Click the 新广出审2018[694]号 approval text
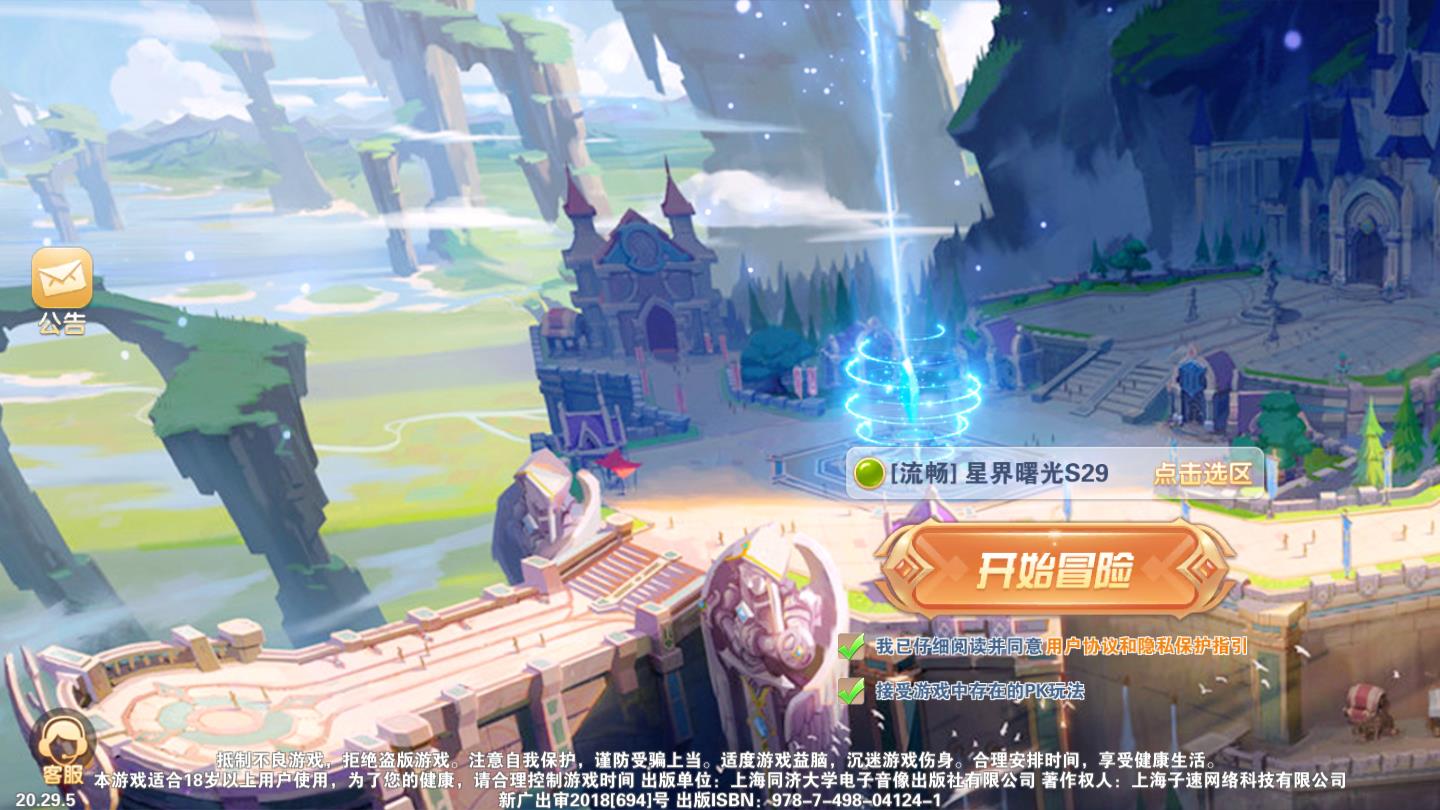 [585, 799]
